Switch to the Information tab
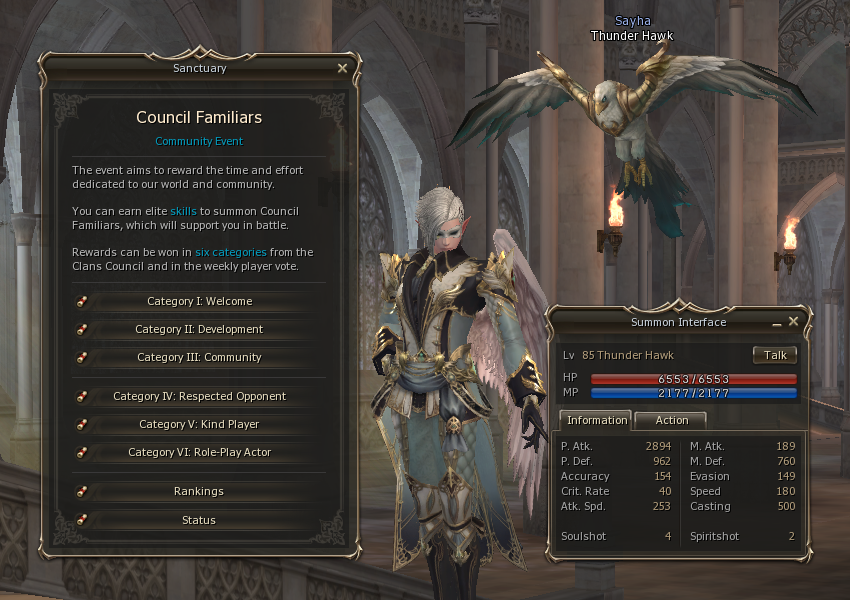850x600 pixels. pos(597,420)
